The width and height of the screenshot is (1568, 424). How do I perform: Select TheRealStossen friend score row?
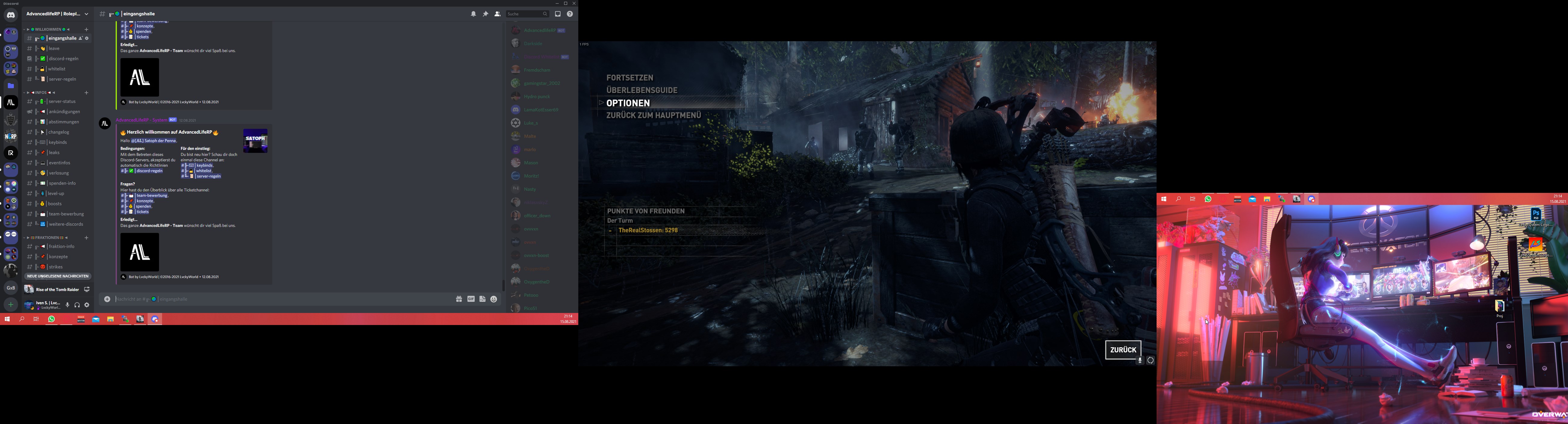(648, 231)
